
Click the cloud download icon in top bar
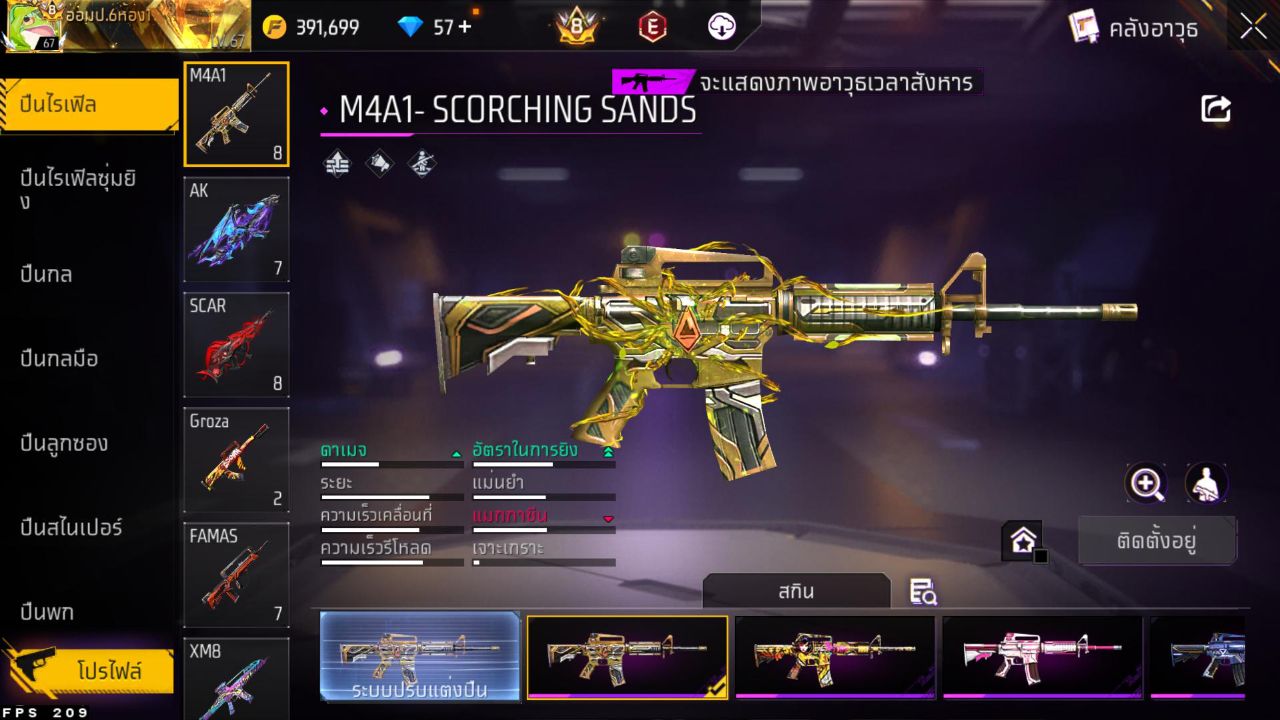(720, 27)
